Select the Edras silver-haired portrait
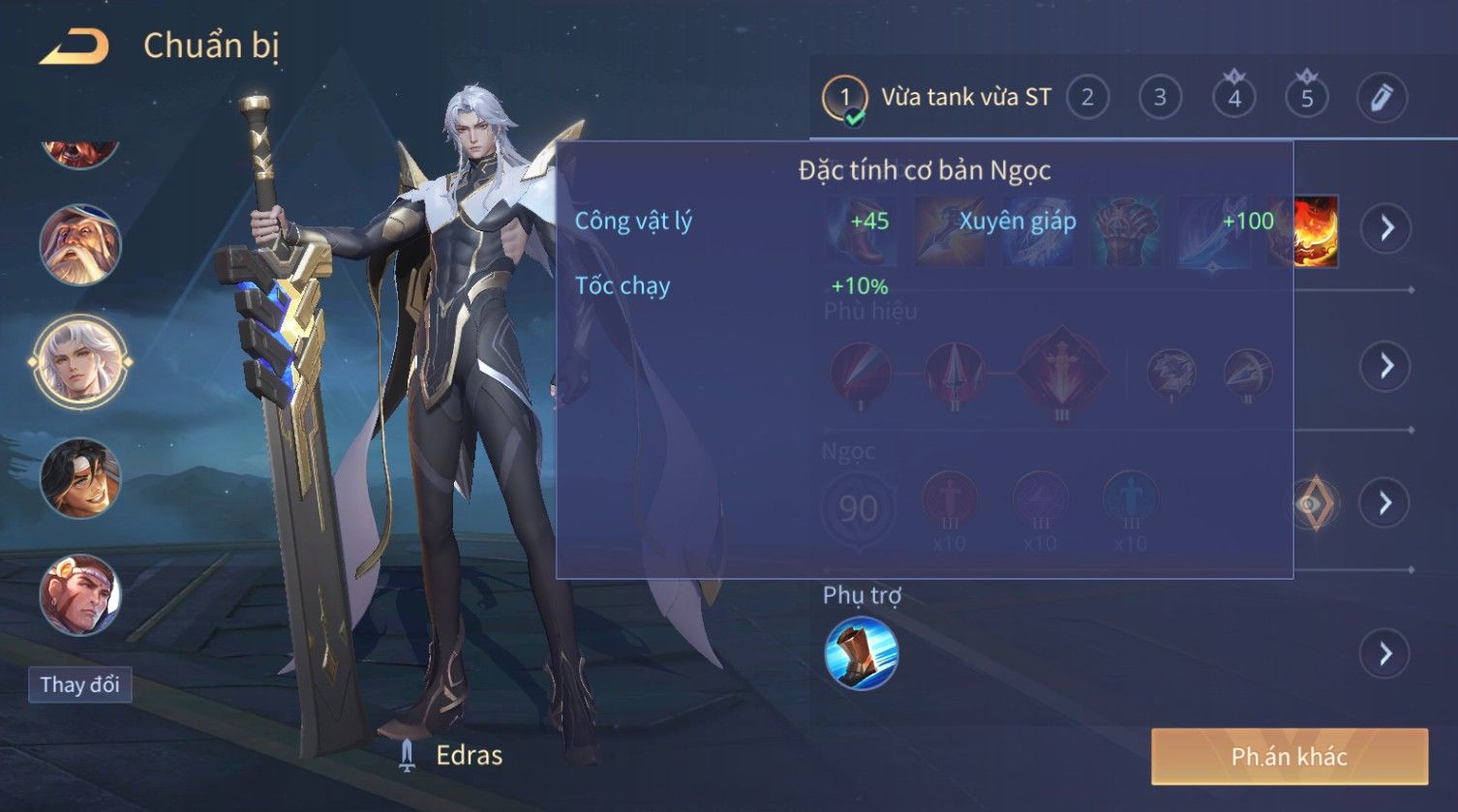Screen dimensions: 1458x812 80,362
